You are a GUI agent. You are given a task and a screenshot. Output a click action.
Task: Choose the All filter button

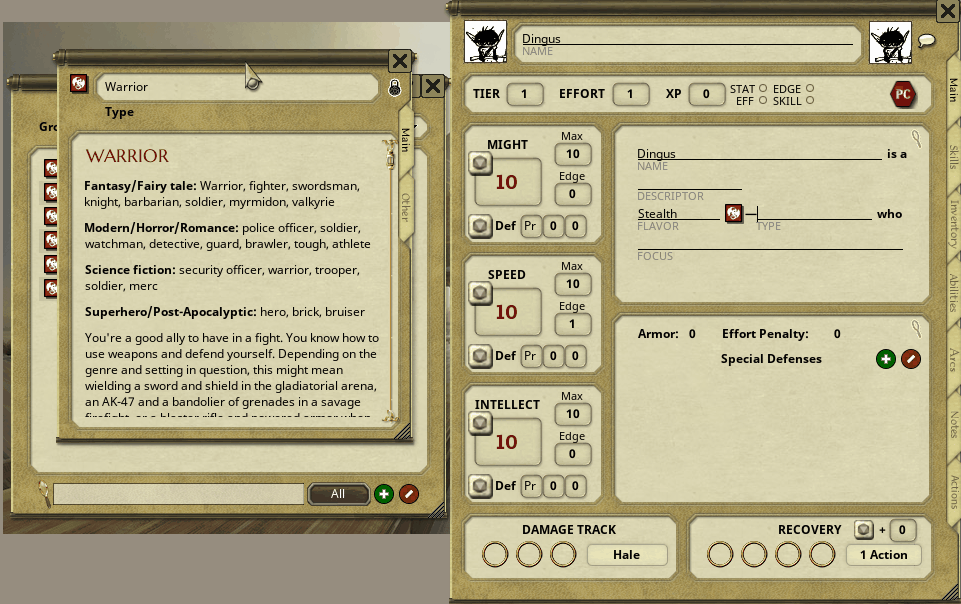[x=338, y=494]
